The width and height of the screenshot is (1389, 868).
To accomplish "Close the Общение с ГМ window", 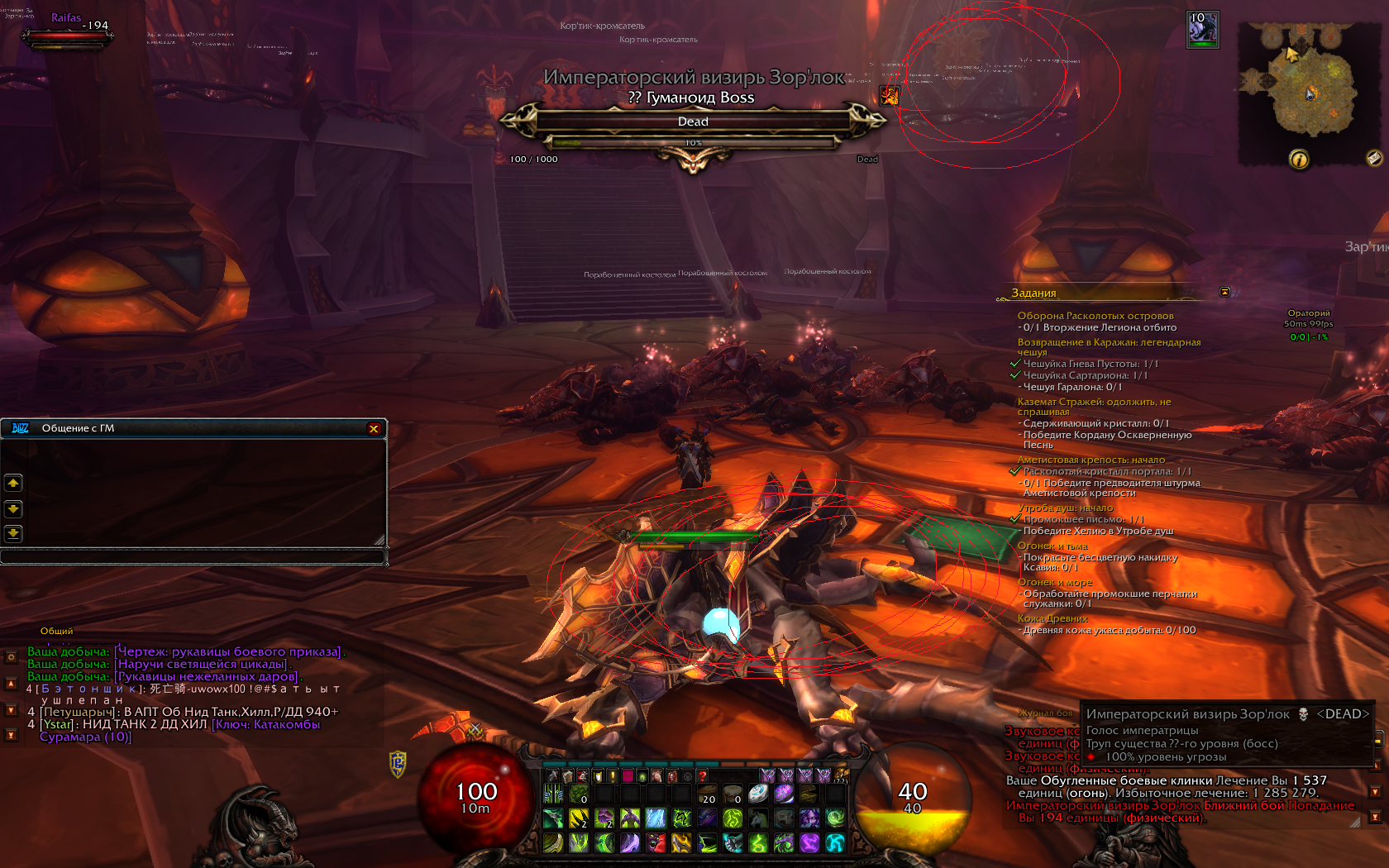I will [374, 428].
